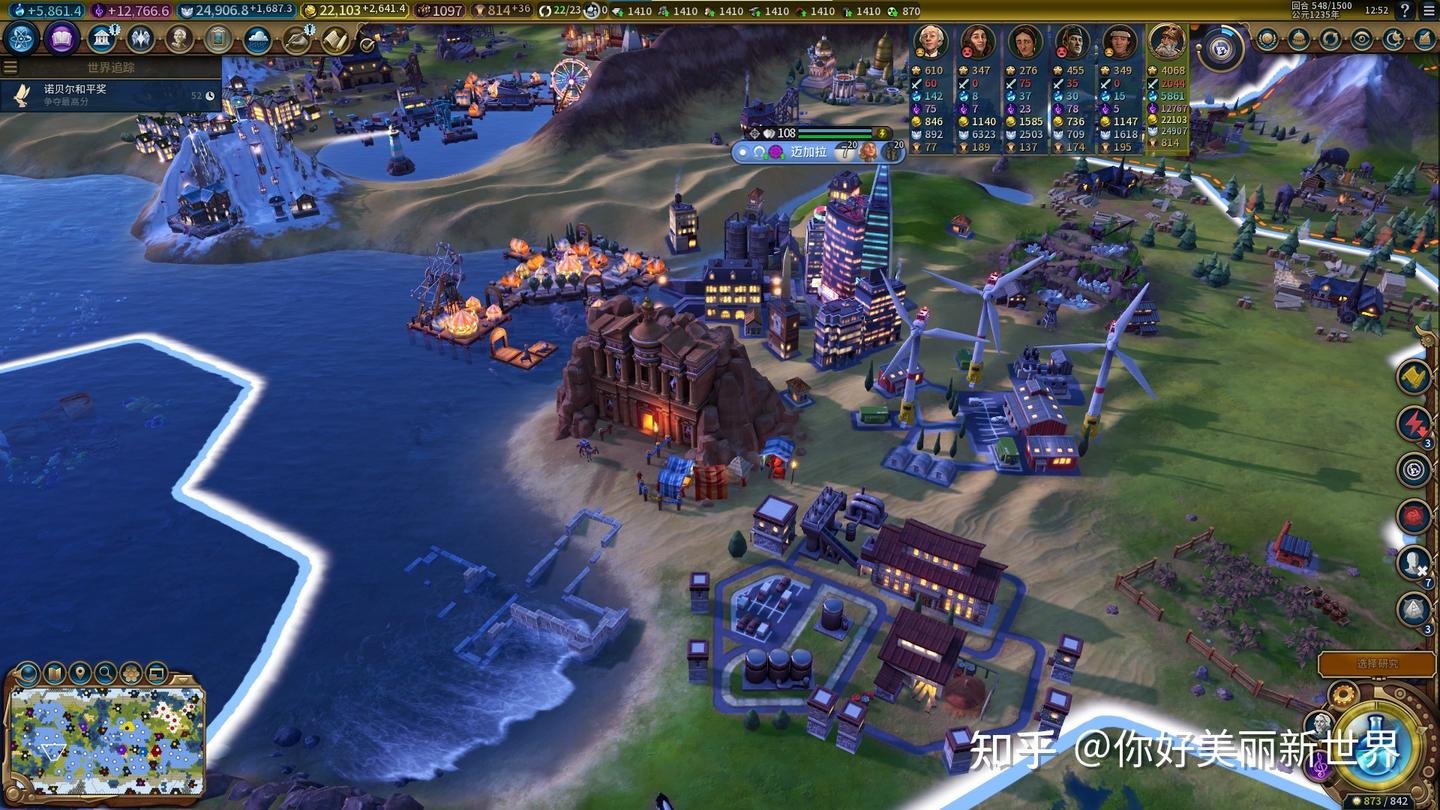Viewport: 1440px width, 810px height.
Task: Select the white-haired leader portrait
Action: click(x=931, y=43)
